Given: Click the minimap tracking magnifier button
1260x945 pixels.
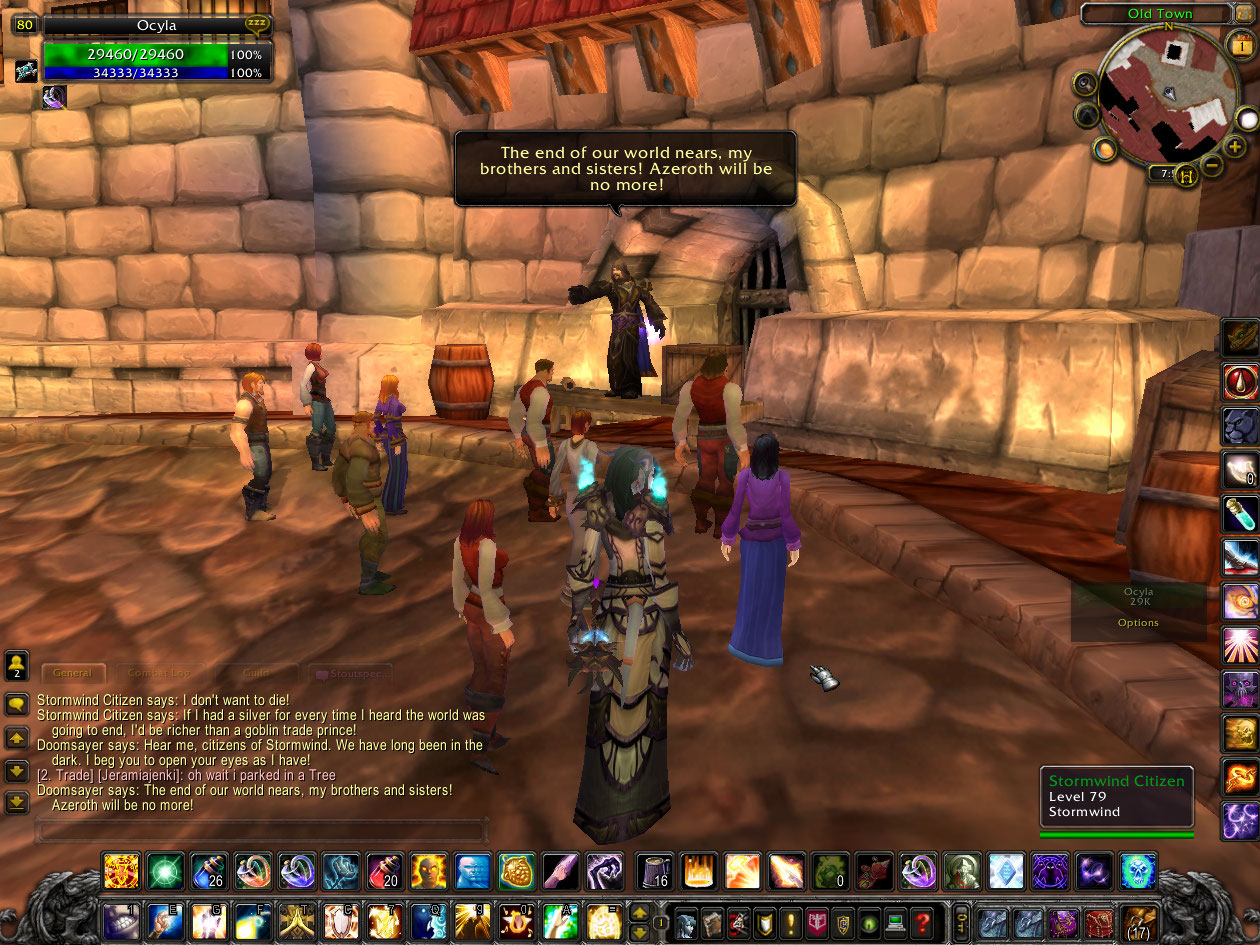Looking at the screenshot, I should click(x=1085, y=83).
